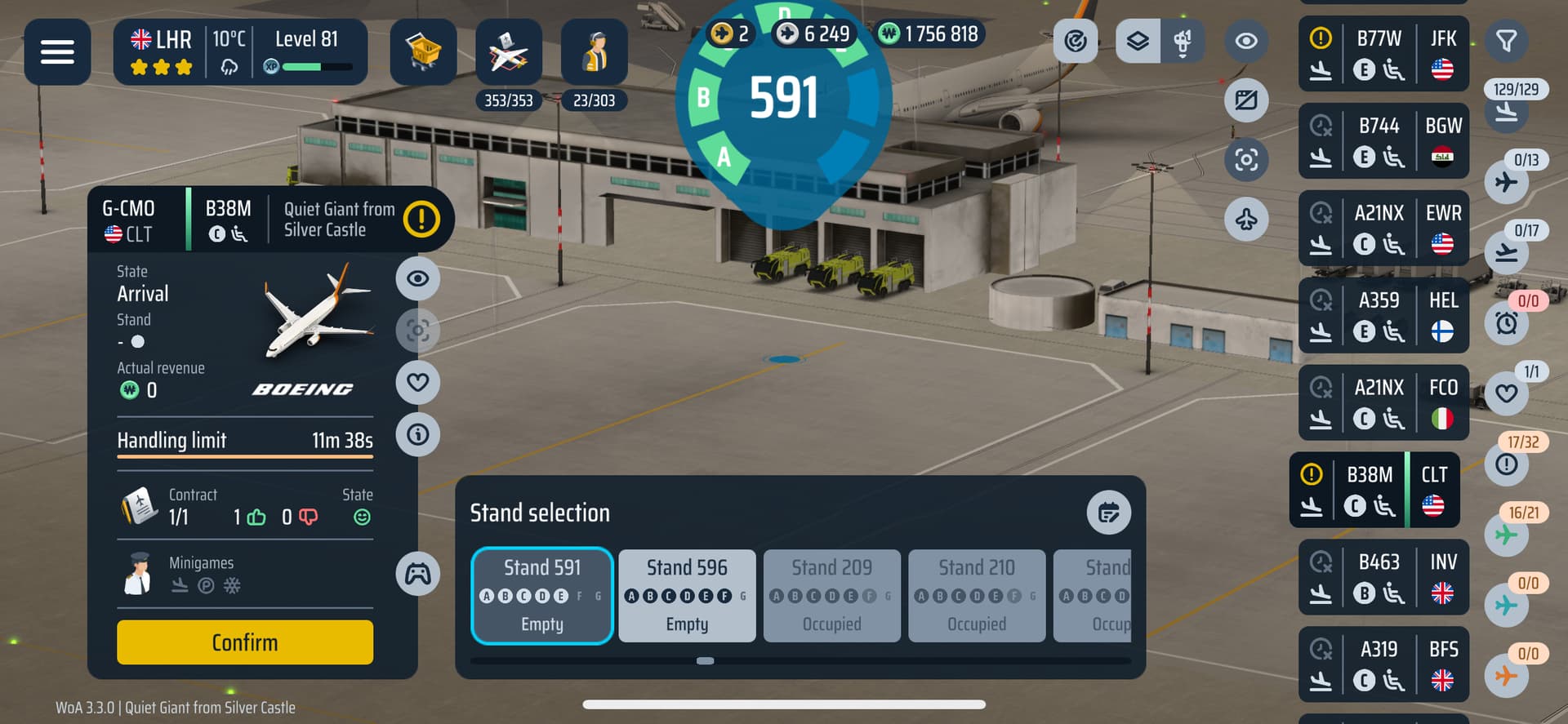Viewport: 1568px width, 724px height.
Task: Select the B744 BGW flight row
Action: tap(1383, 141)
